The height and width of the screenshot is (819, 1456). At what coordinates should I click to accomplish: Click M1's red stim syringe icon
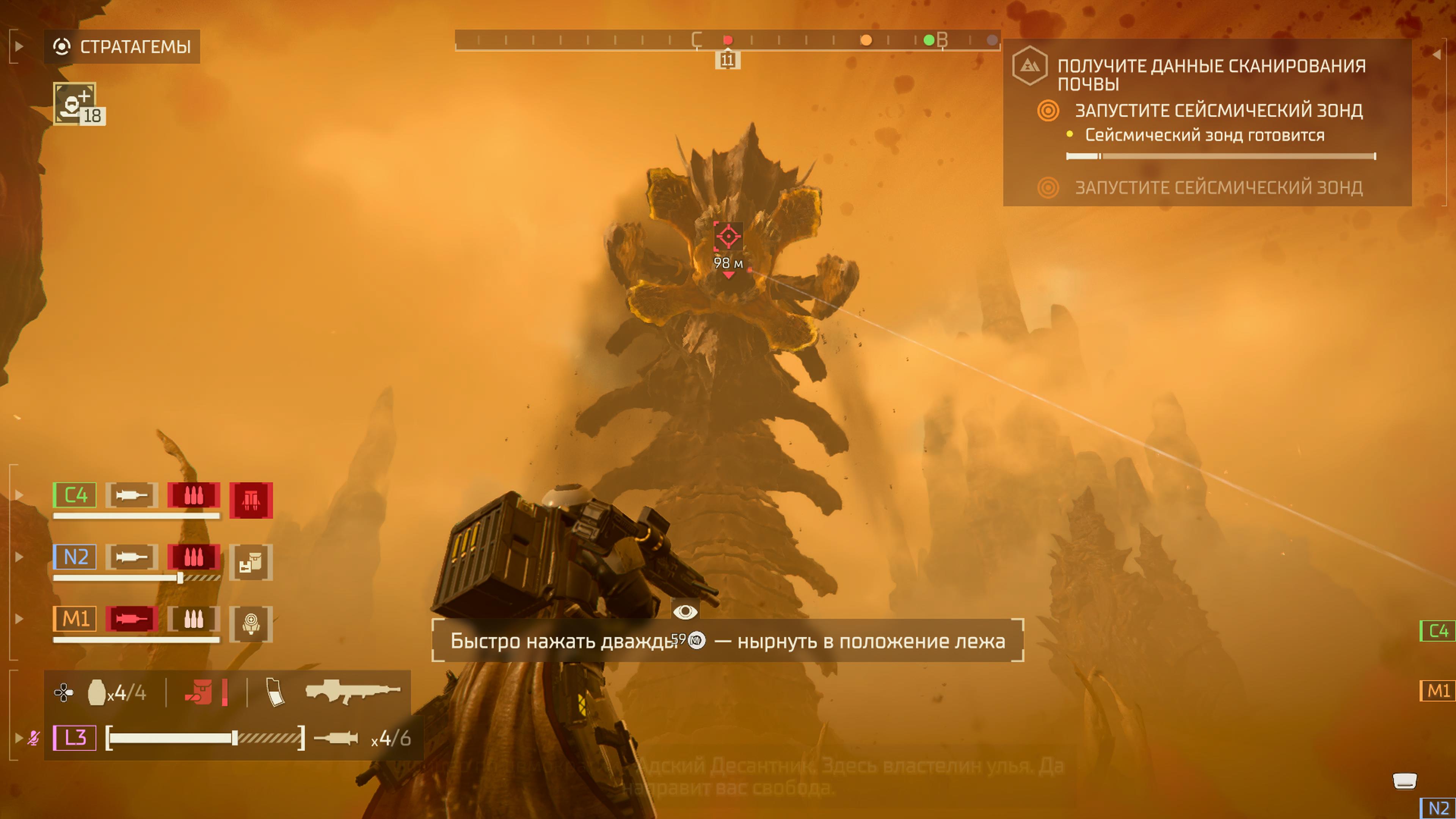(x=131, y=619)
